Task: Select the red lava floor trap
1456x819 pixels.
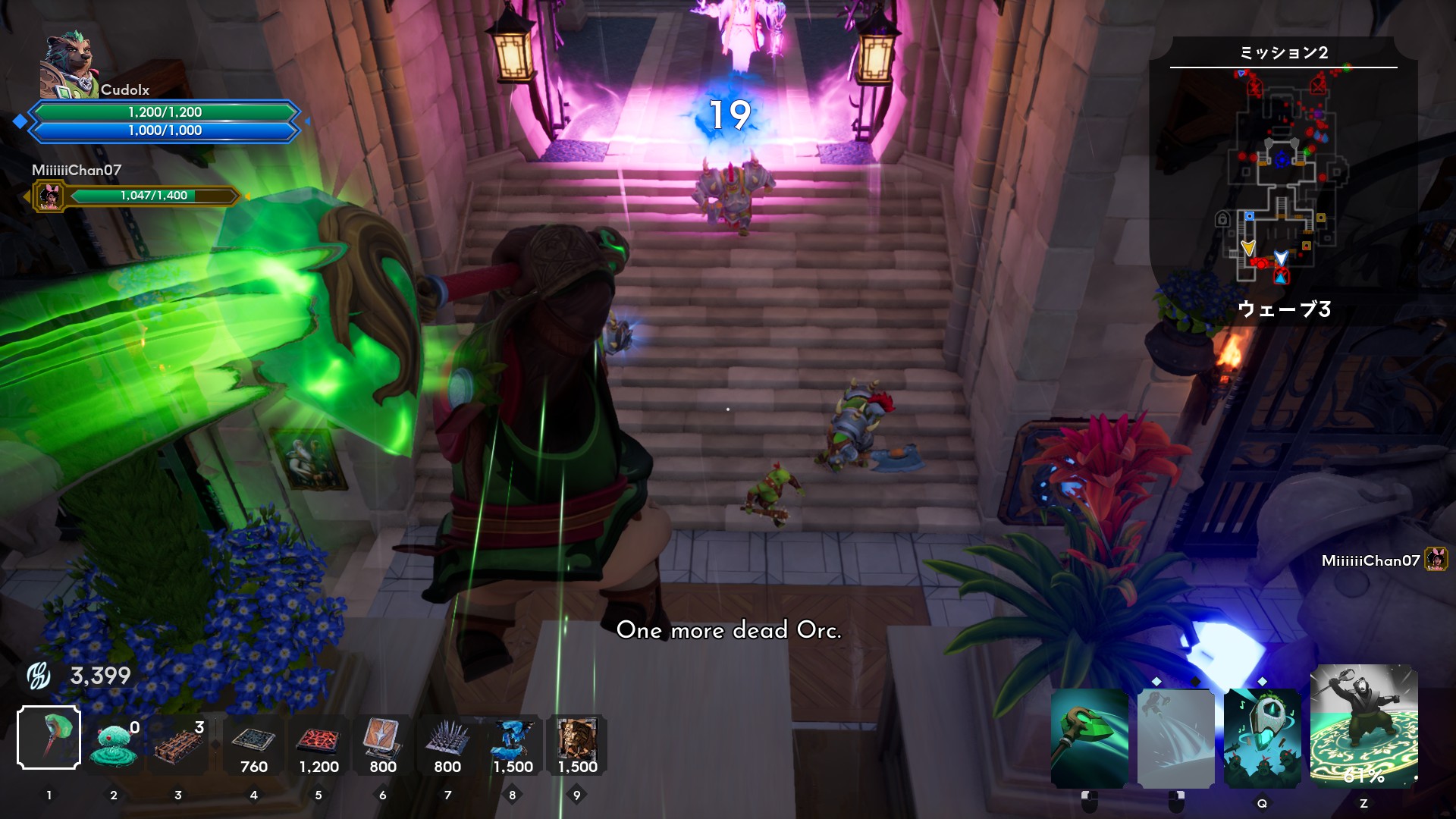Action: pos(318,743)
